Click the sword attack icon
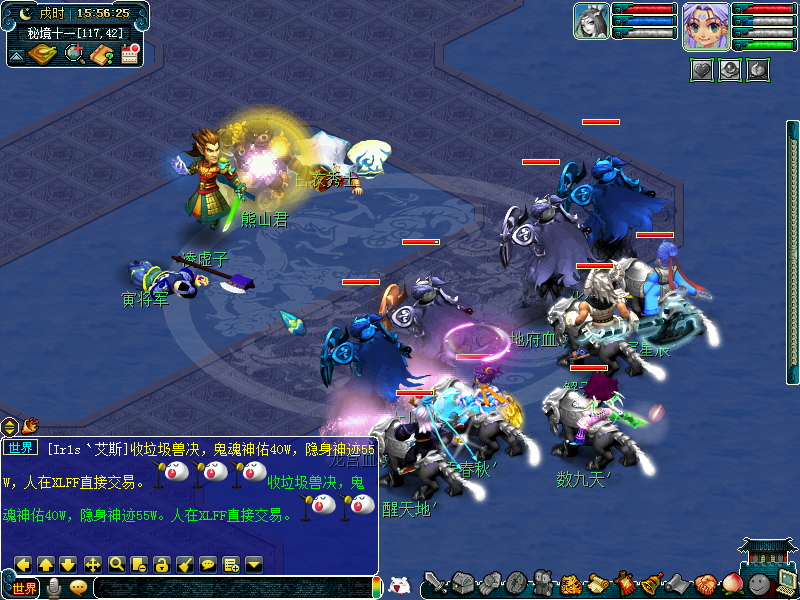800x600 pixels. click(x=435, y=583)
